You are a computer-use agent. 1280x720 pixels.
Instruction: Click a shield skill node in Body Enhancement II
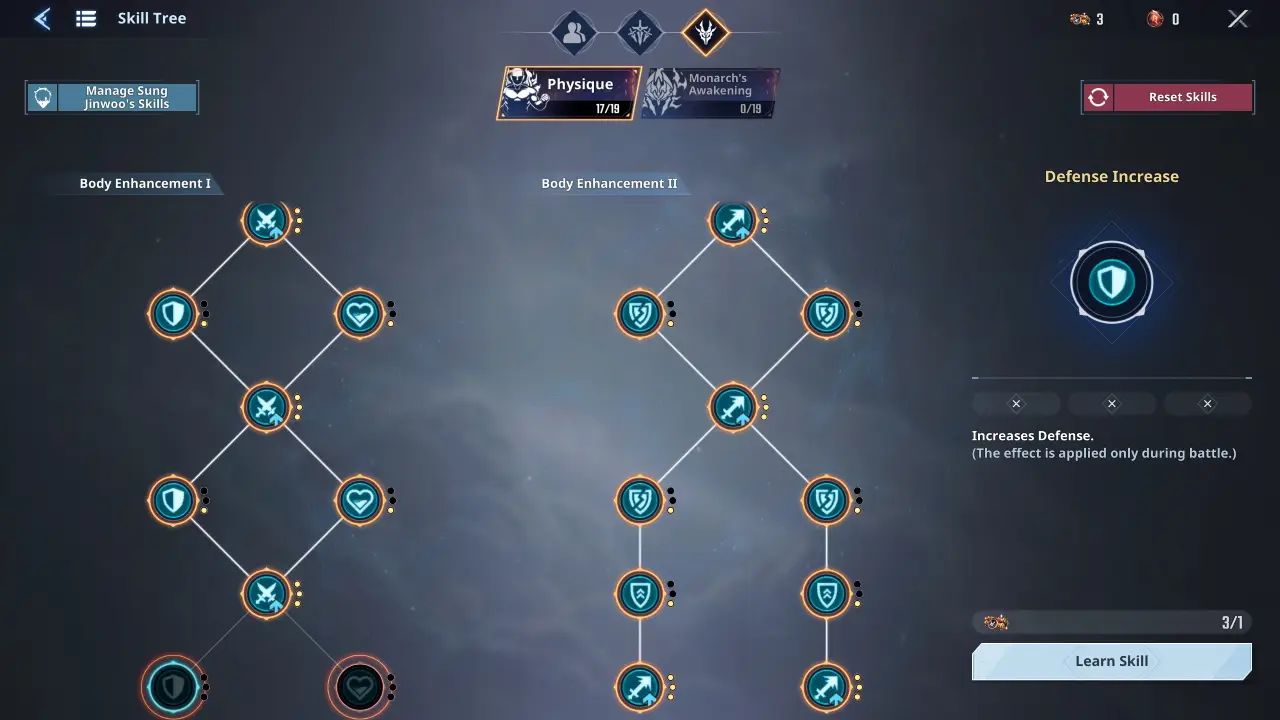tap(641, 313)
